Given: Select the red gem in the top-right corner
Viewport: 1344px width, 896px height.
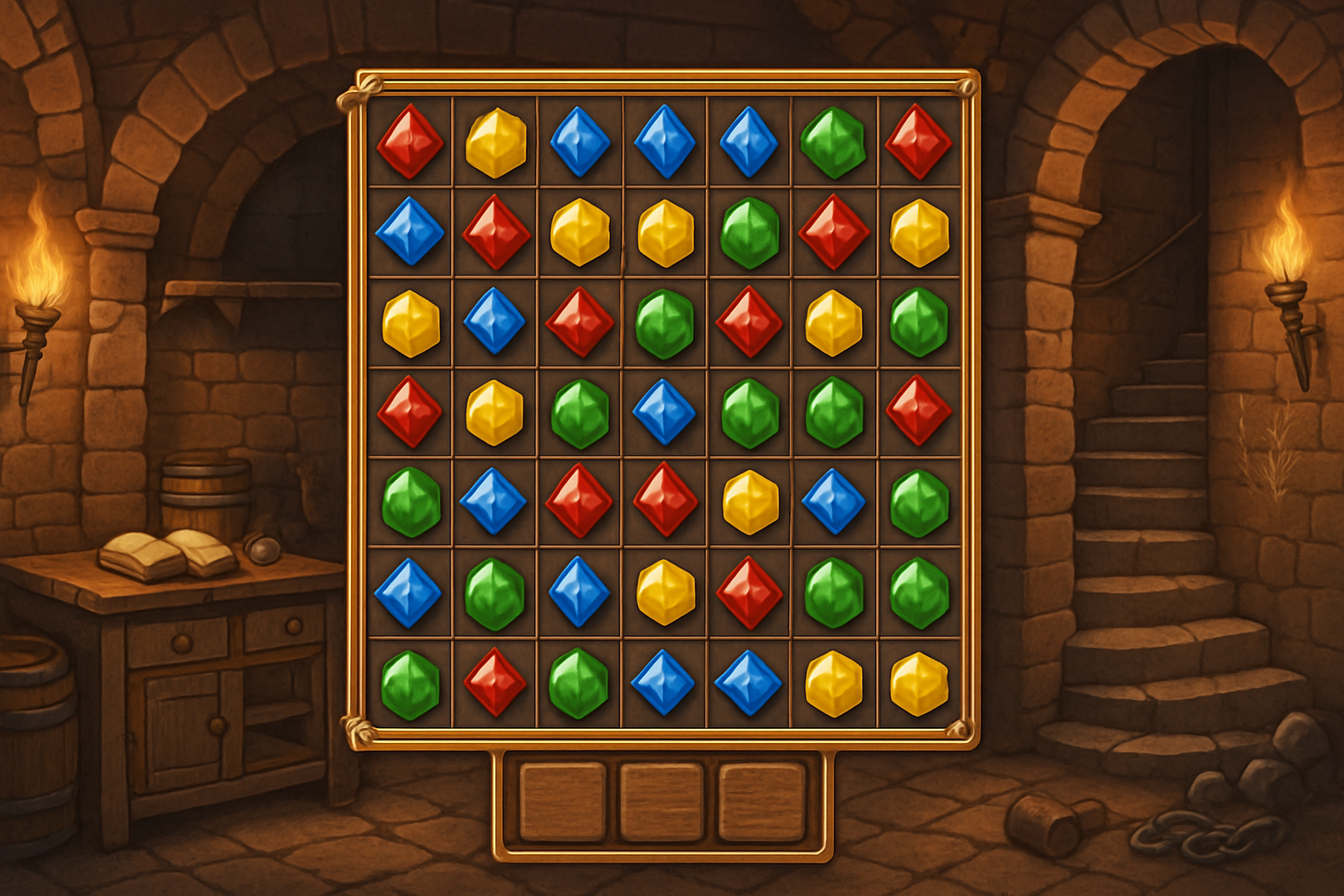Looking at the screenshot, I should (x=917, y=143).
